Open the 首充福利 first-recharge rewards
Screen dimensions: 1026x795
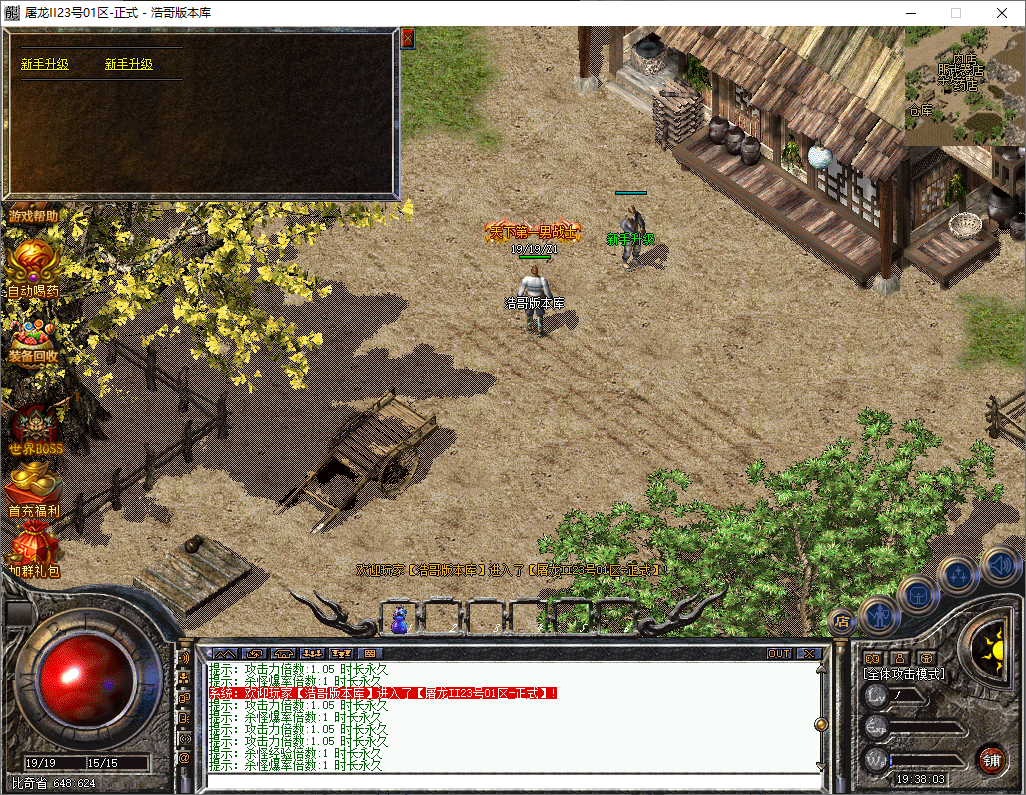tap(34, 493)
